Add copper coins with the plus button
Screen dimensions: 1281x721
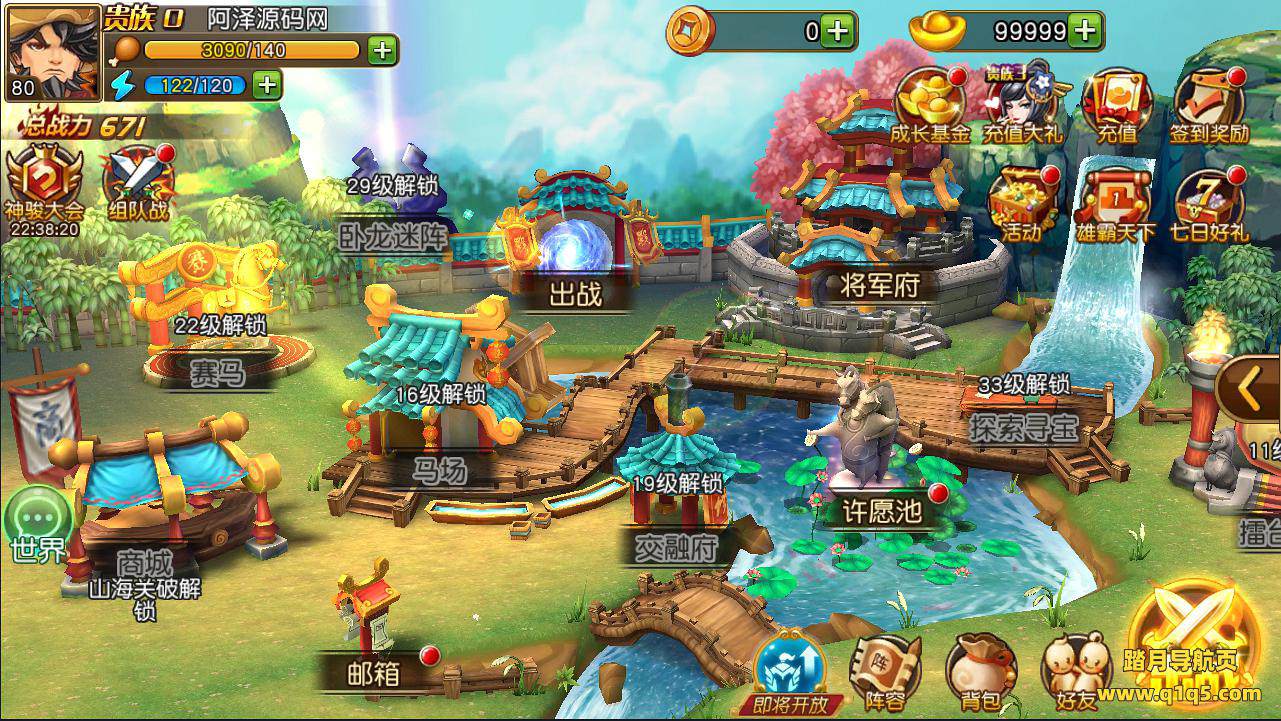click(x=838, y=31)
